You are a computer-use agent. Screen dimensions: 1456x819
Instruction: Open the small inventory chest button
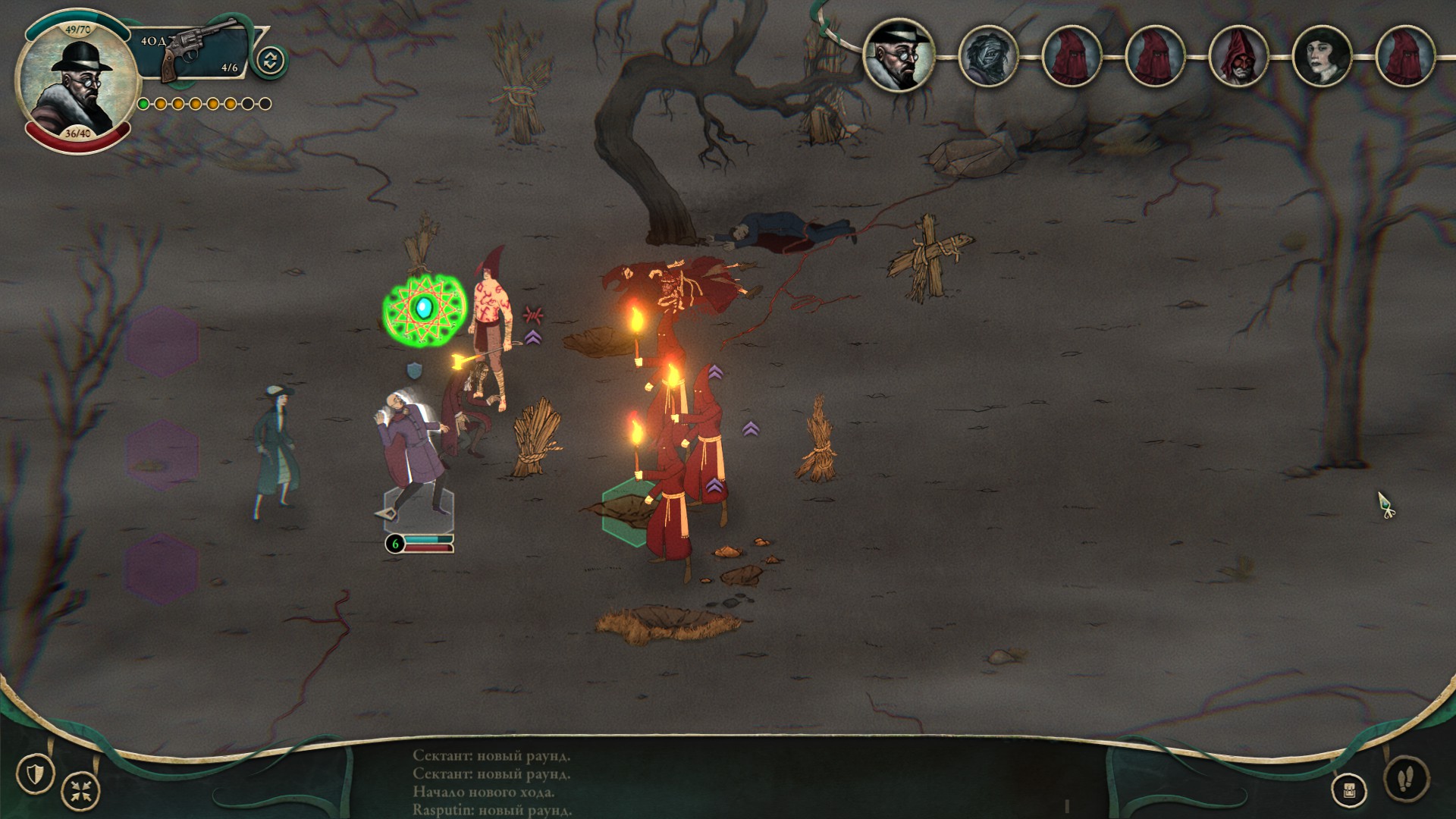coord(1349,791)
